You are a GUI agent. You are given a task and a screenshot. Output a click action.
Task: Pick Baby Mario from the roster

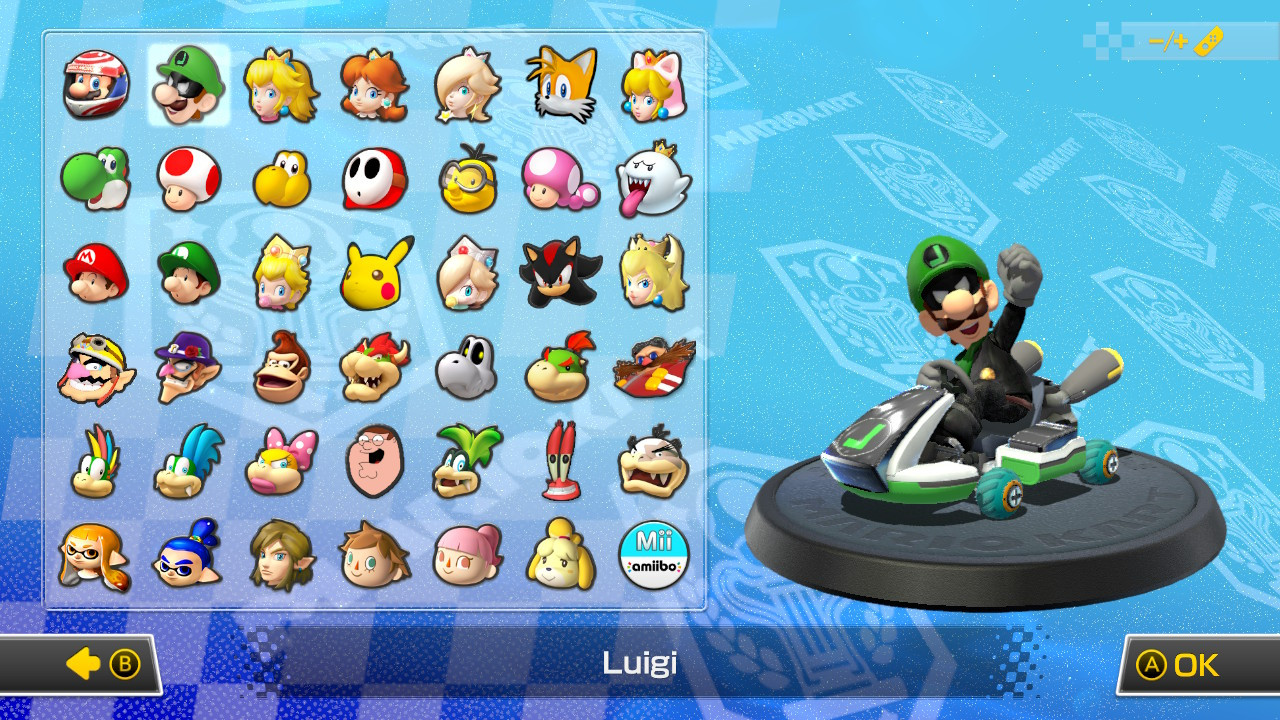[x=96, y=273]
